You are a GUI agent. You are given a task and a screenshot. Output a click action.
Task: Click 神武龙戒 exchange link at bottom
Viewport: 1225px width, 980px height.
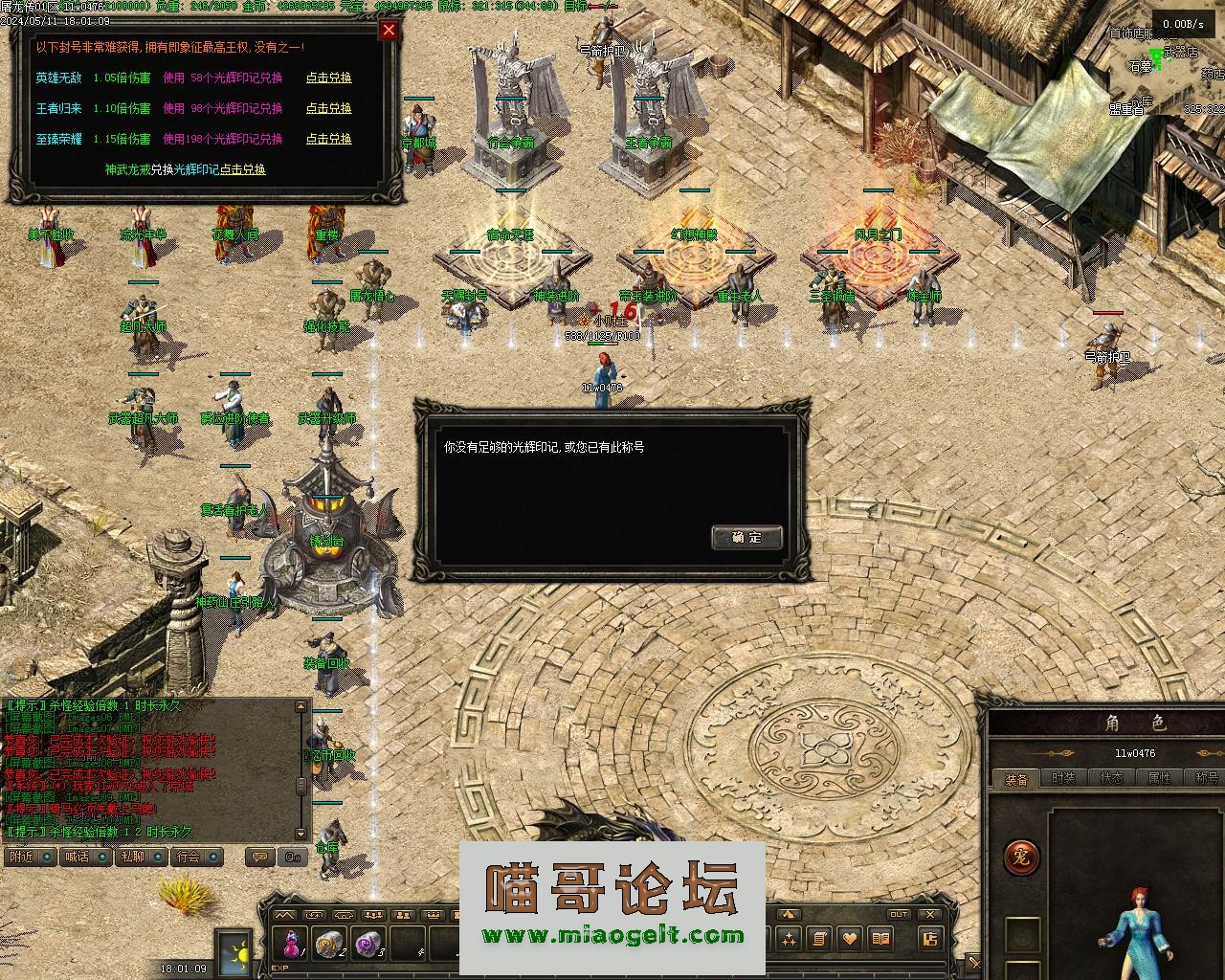point(242,169)
